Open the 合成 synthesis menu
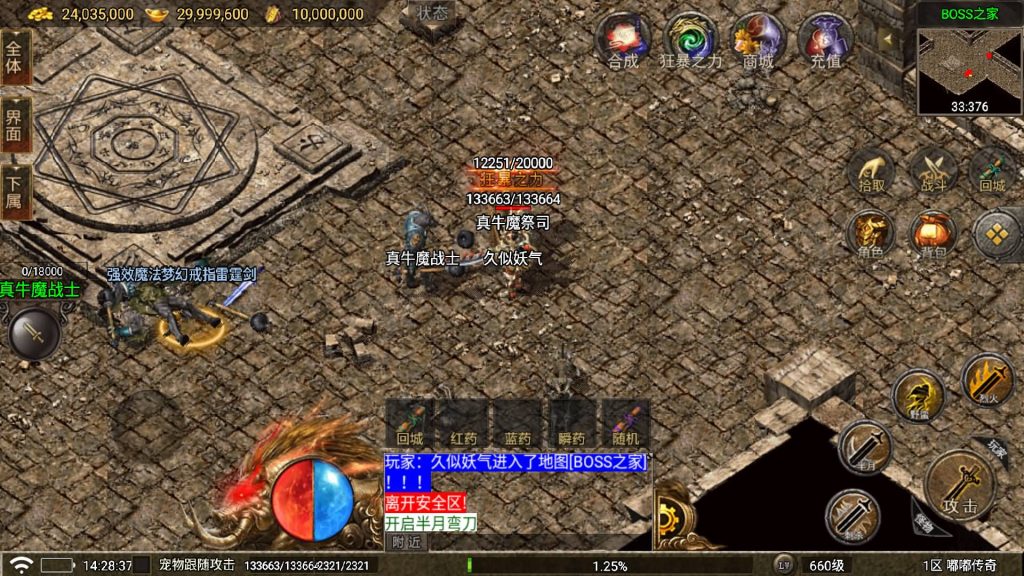Viewport: 1024px width, 576px height. coord(622,40)
